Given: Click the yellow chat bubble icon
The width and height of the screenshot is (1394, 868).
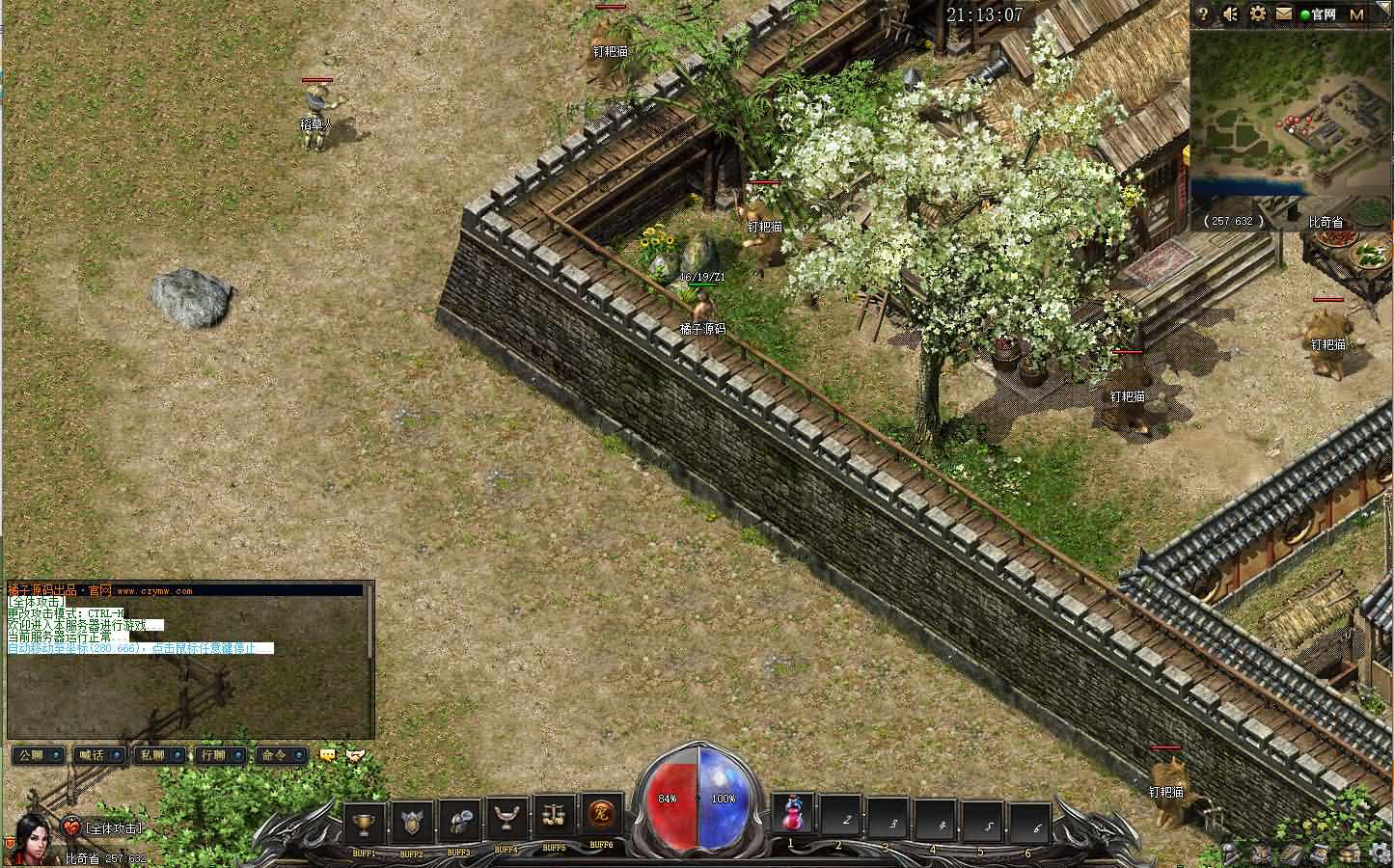Looking at the screenshot, I should (x=328, y=755).
